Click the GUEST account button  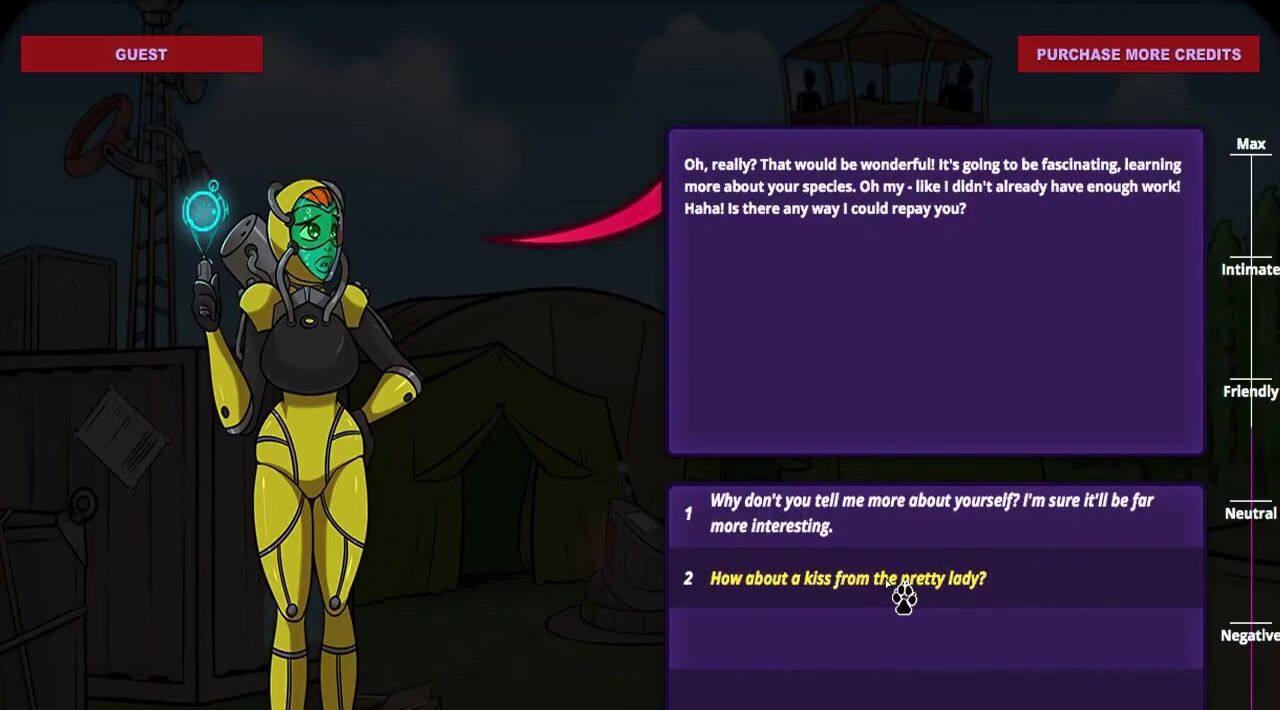pyautogui.click(x=141, y=54)
